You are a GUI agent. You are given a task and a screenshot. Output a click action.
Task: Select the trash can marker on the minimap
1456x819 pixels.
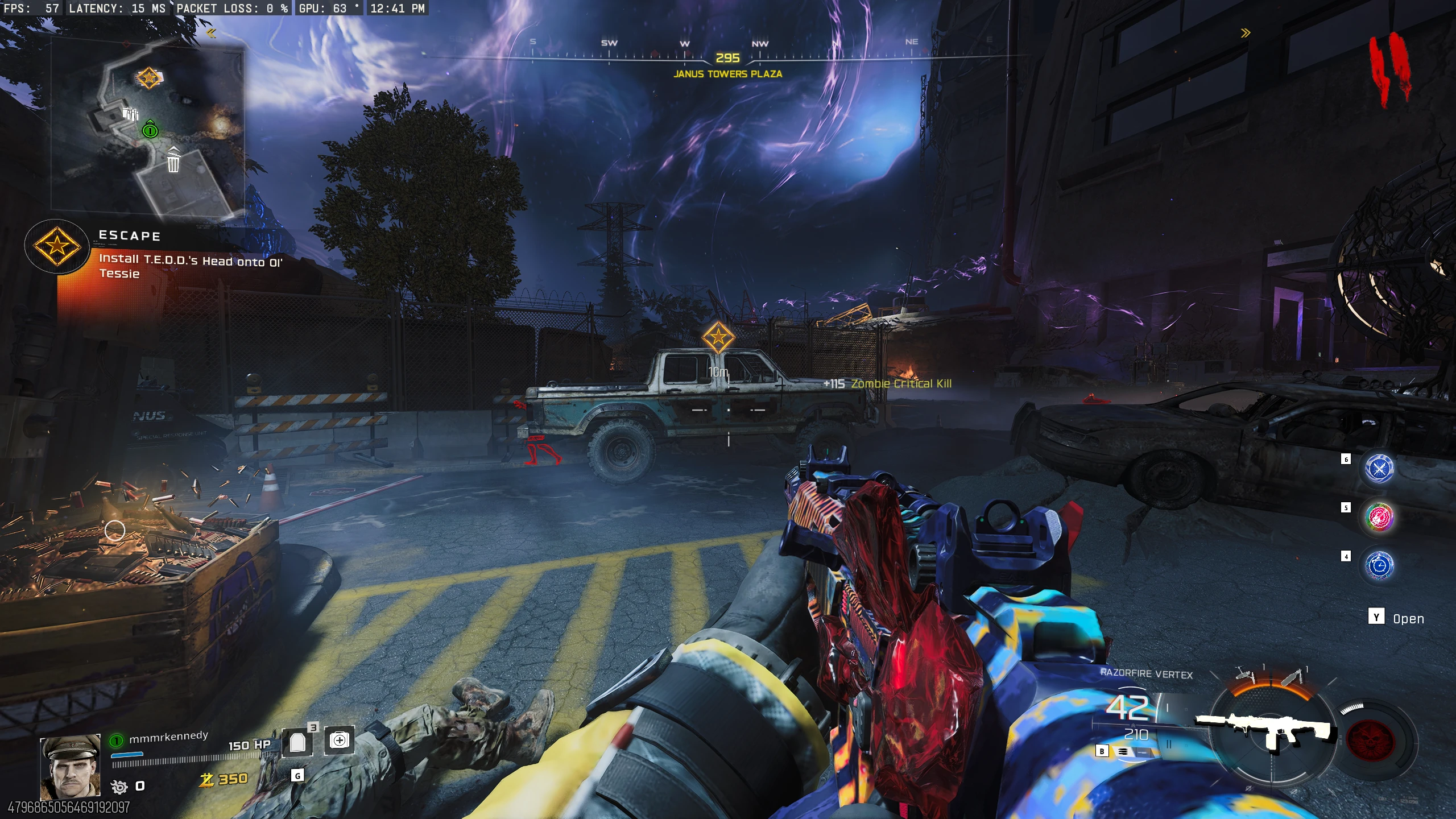[173, 160]
